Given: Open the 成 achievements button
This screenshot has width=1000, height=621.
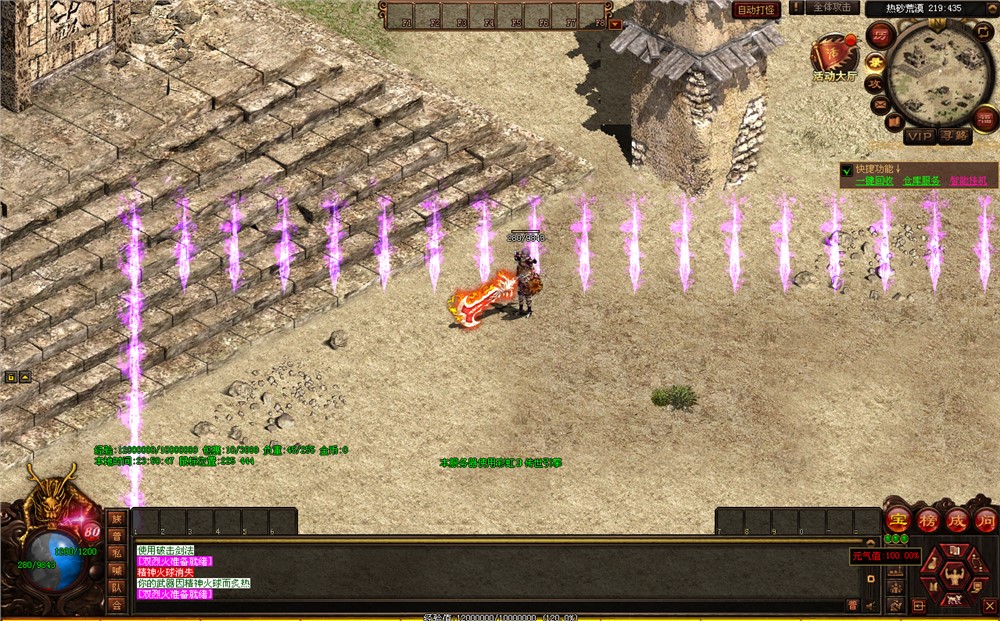Looking at the screenshot, I should pos(956,520).
